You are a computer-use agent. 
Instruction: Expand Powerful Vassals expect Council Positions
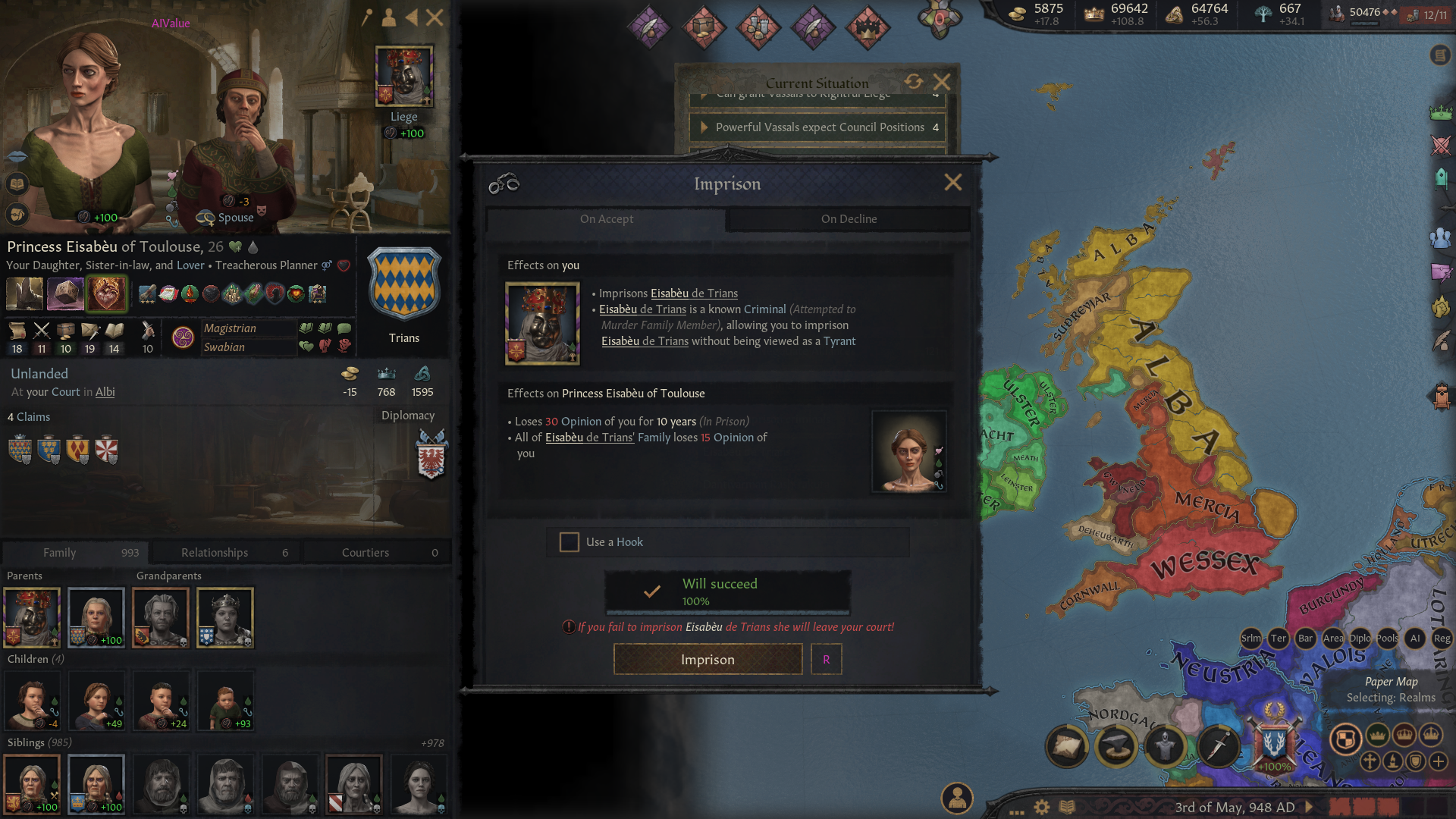point(704,127)
